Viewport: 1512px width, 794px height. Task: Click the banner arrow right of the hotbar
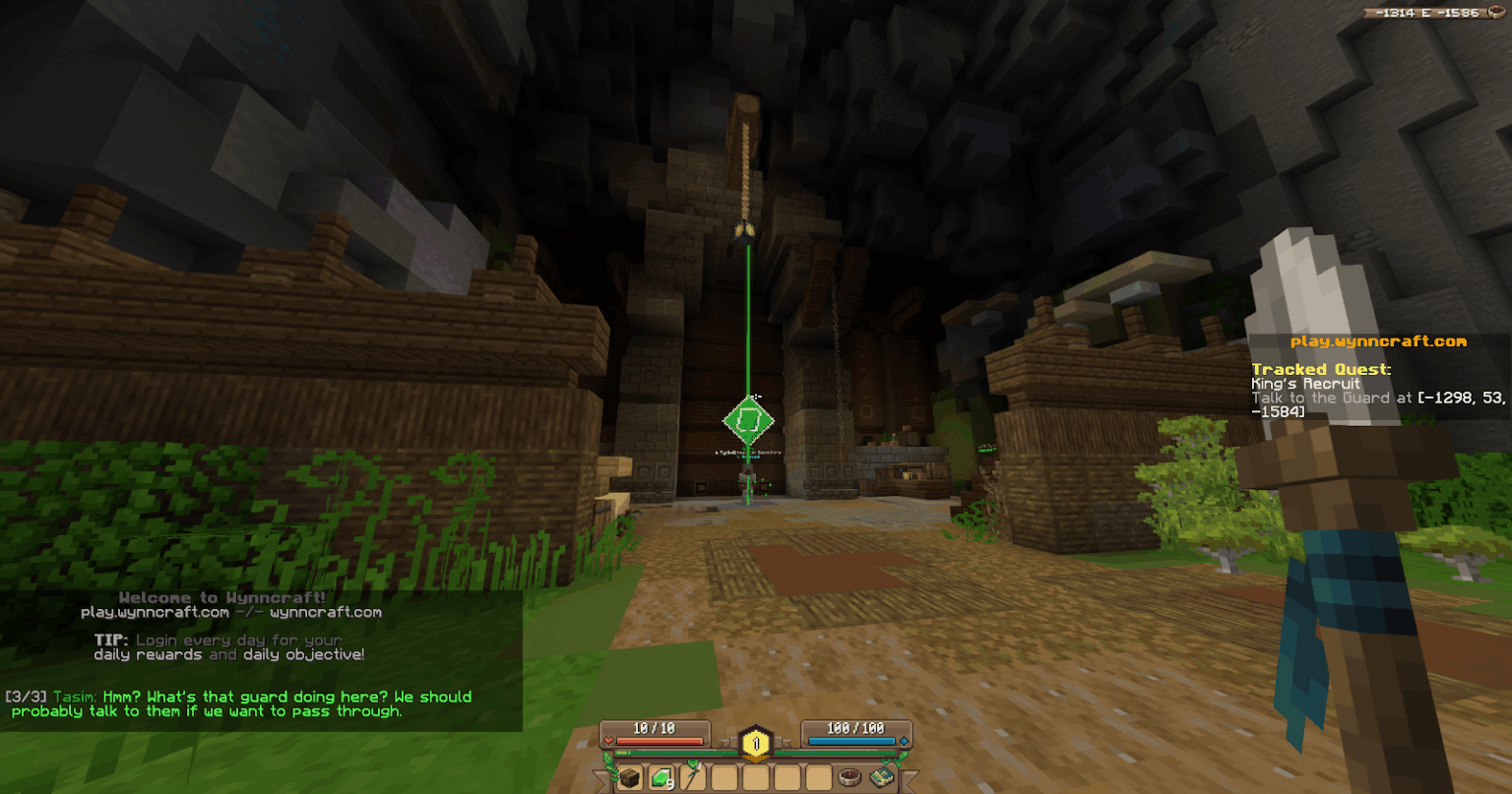[x=913, y=779]
